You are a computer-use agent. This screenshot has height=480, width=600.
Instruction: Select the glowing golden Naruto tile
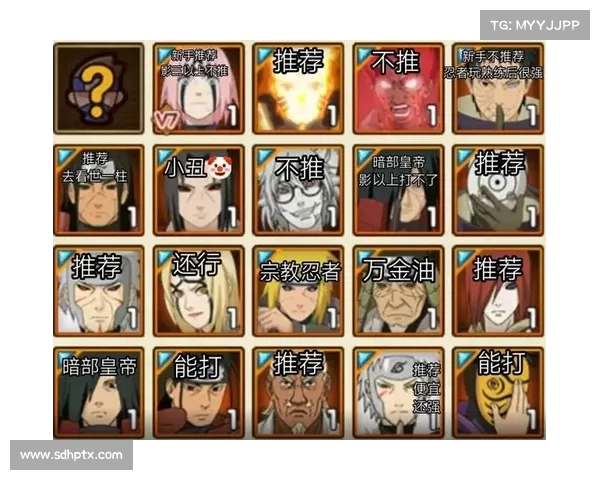tap(297, 88)
